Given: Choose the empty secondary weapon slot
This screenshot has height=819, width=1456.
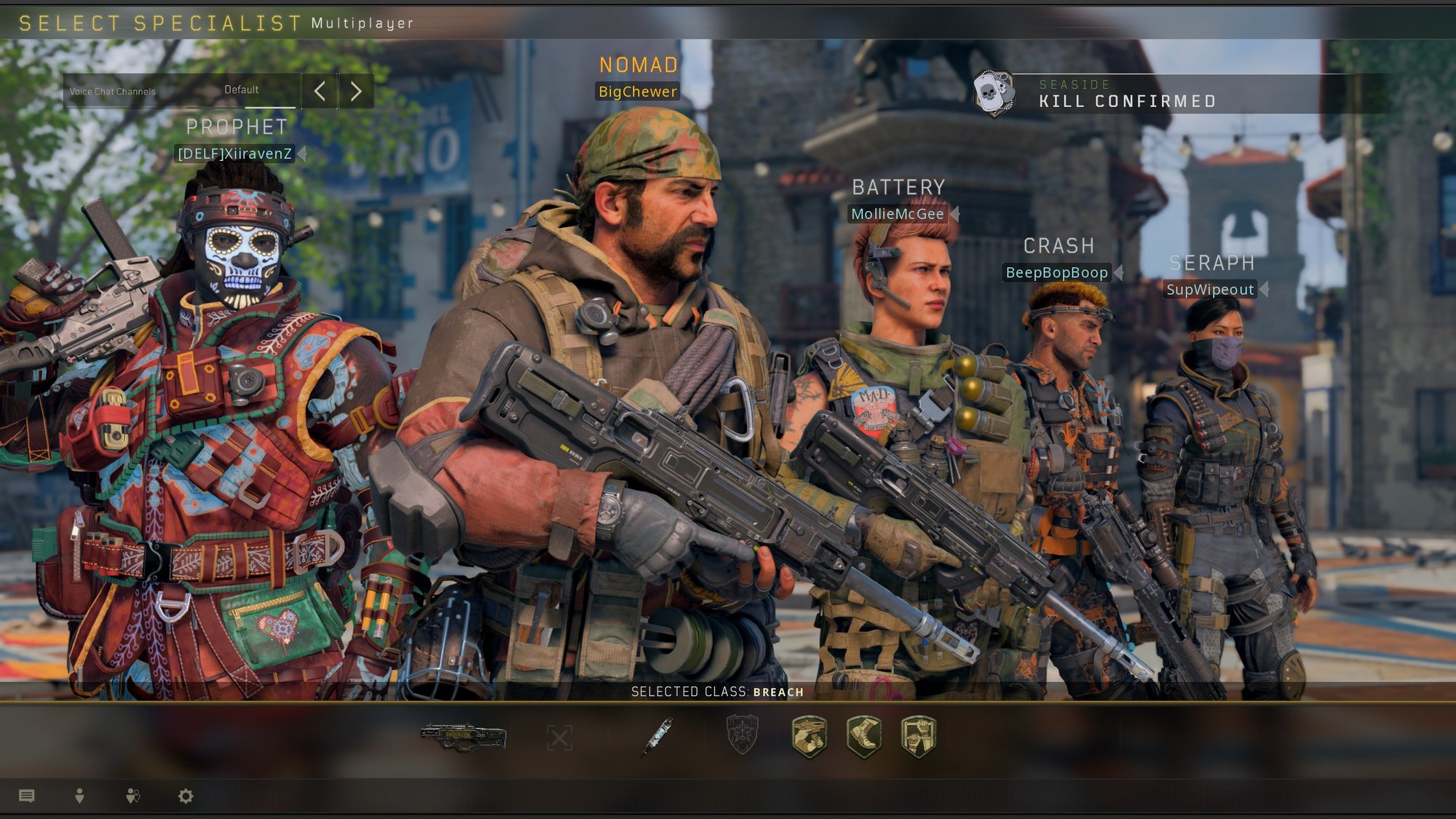Looking at the screenshot, I should coord(559,737).
